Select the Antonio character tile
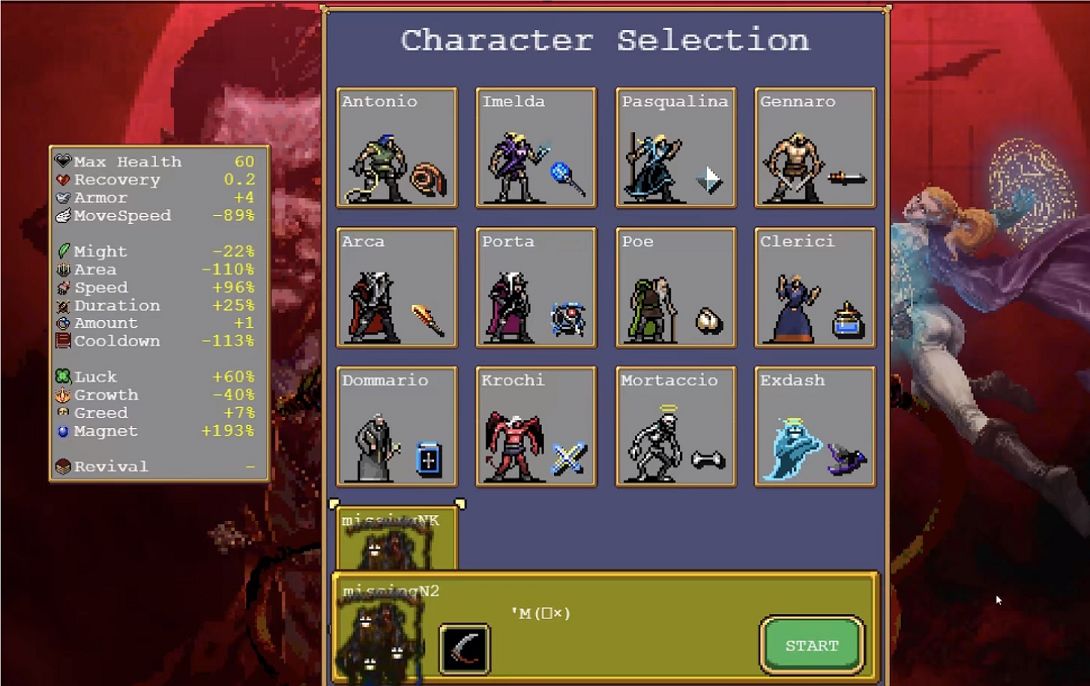Viewport: 1090px width, 686px height. click(x=397, y=148)
